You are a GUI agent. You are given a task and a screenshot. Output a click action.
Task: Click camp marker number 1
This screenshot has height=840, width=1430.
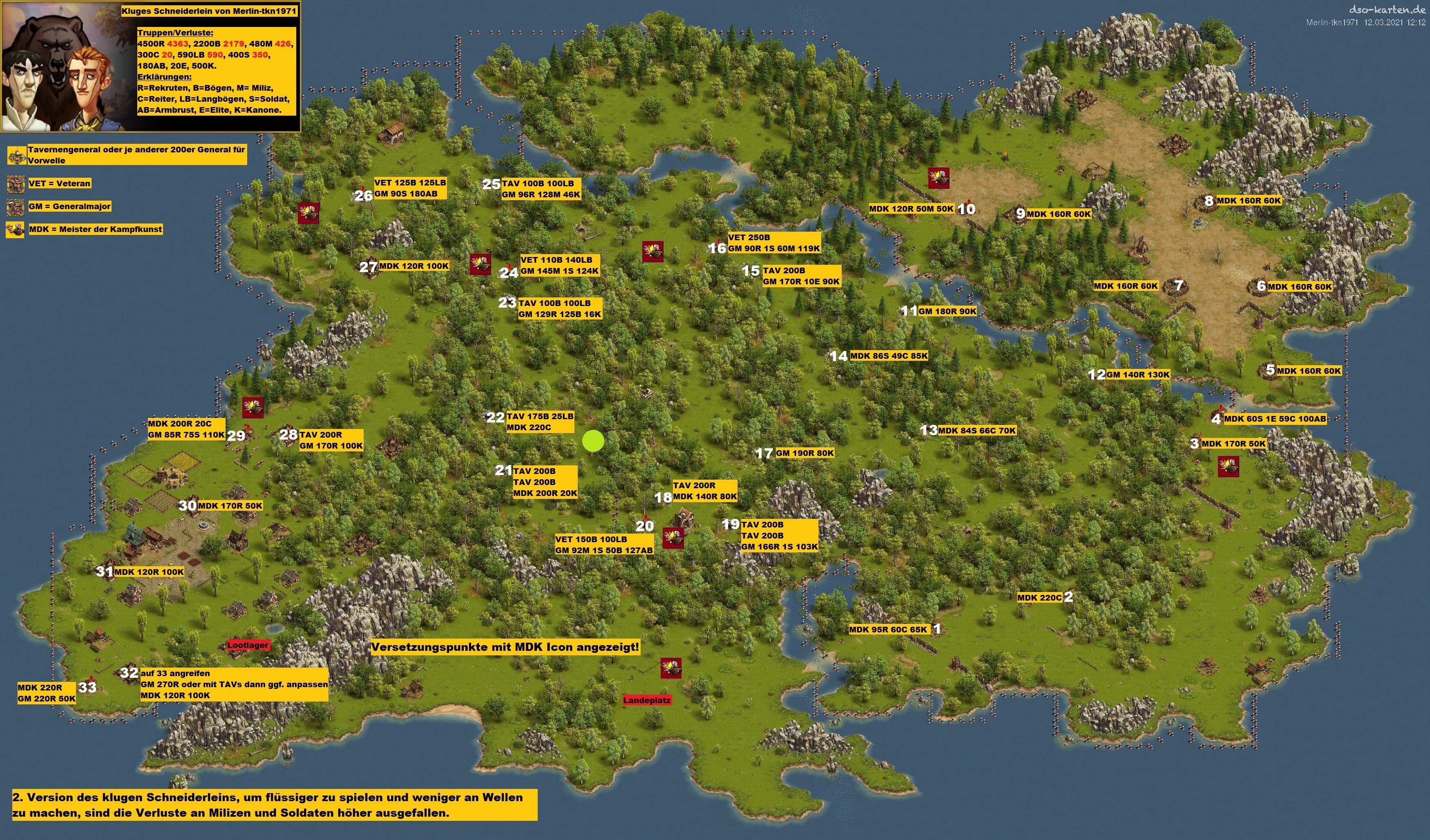pyautogui.click(x=936, y=628)
